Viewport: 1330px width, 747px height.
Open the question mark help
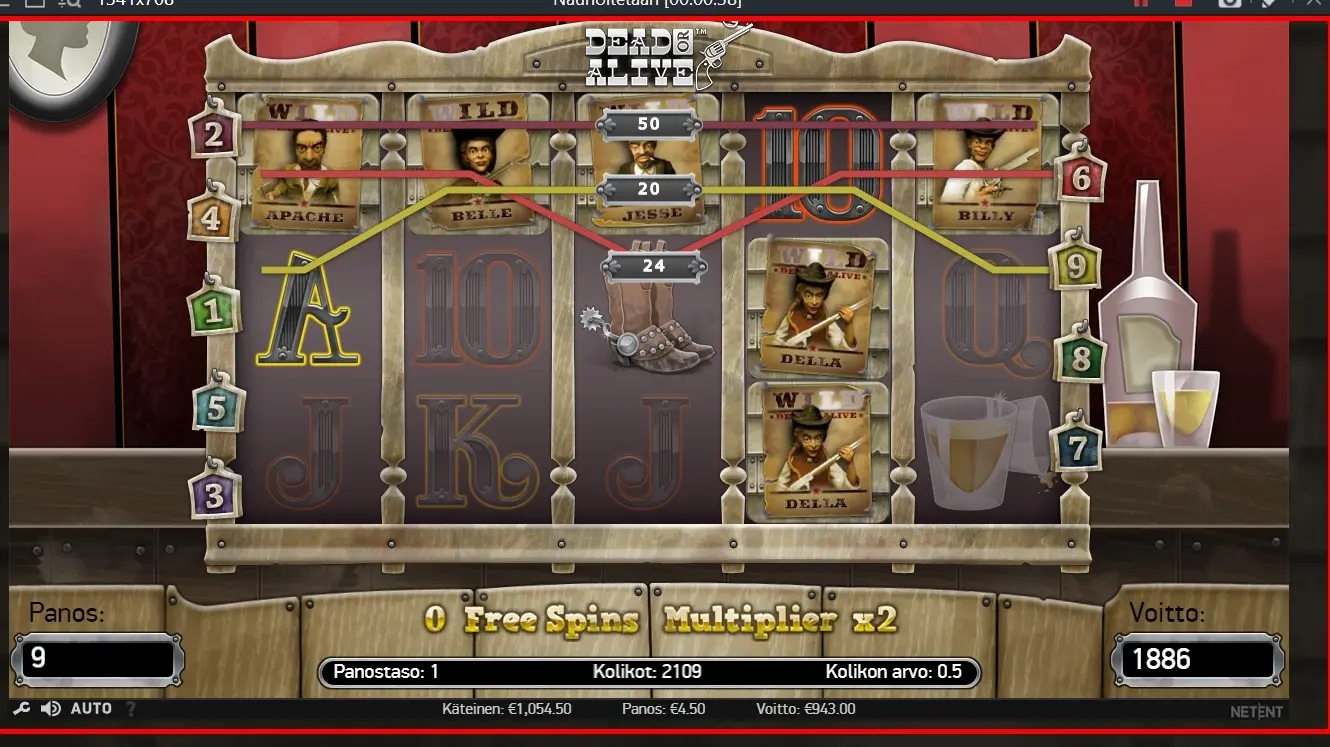(x=130, y=709)
